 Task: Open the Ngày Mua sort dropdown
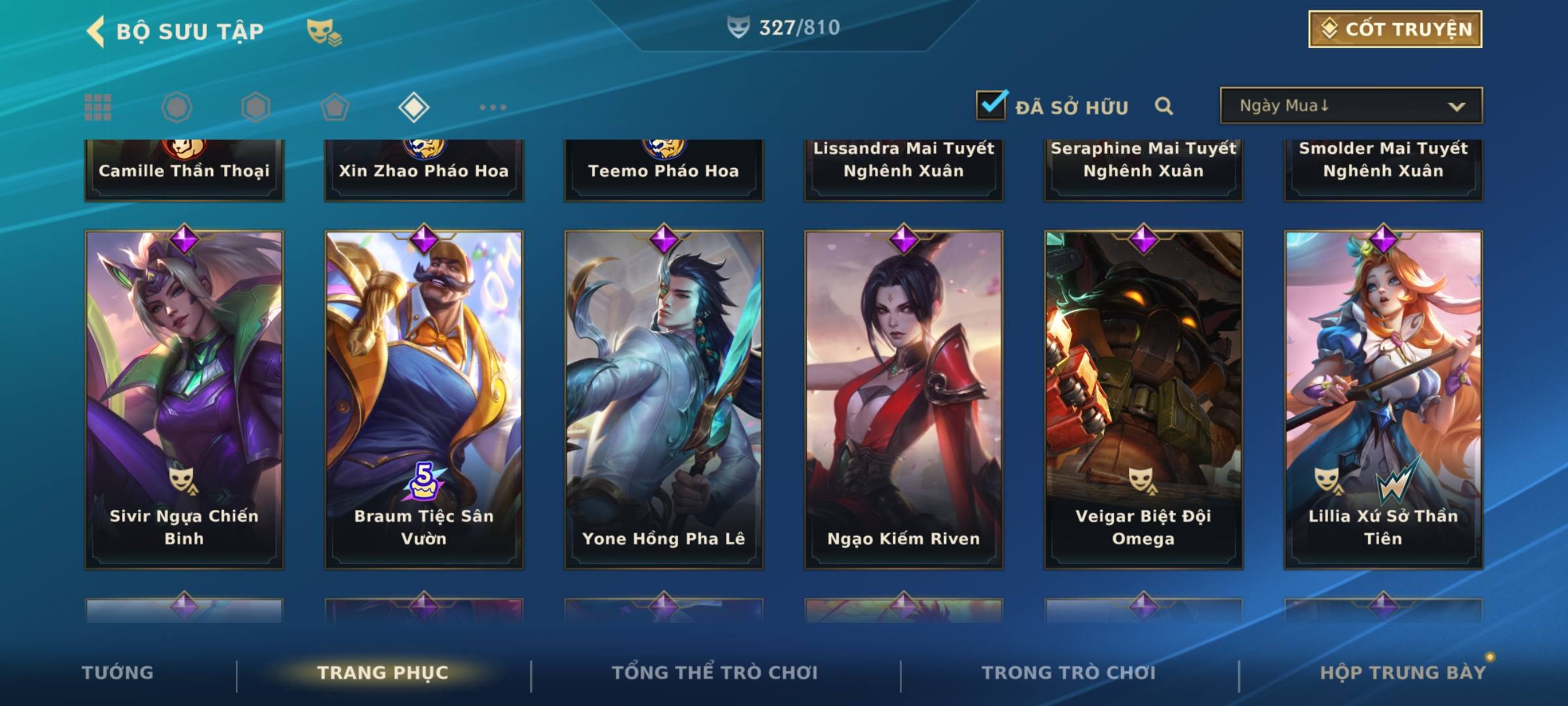pyautogui.click(x=1350, y=106)
